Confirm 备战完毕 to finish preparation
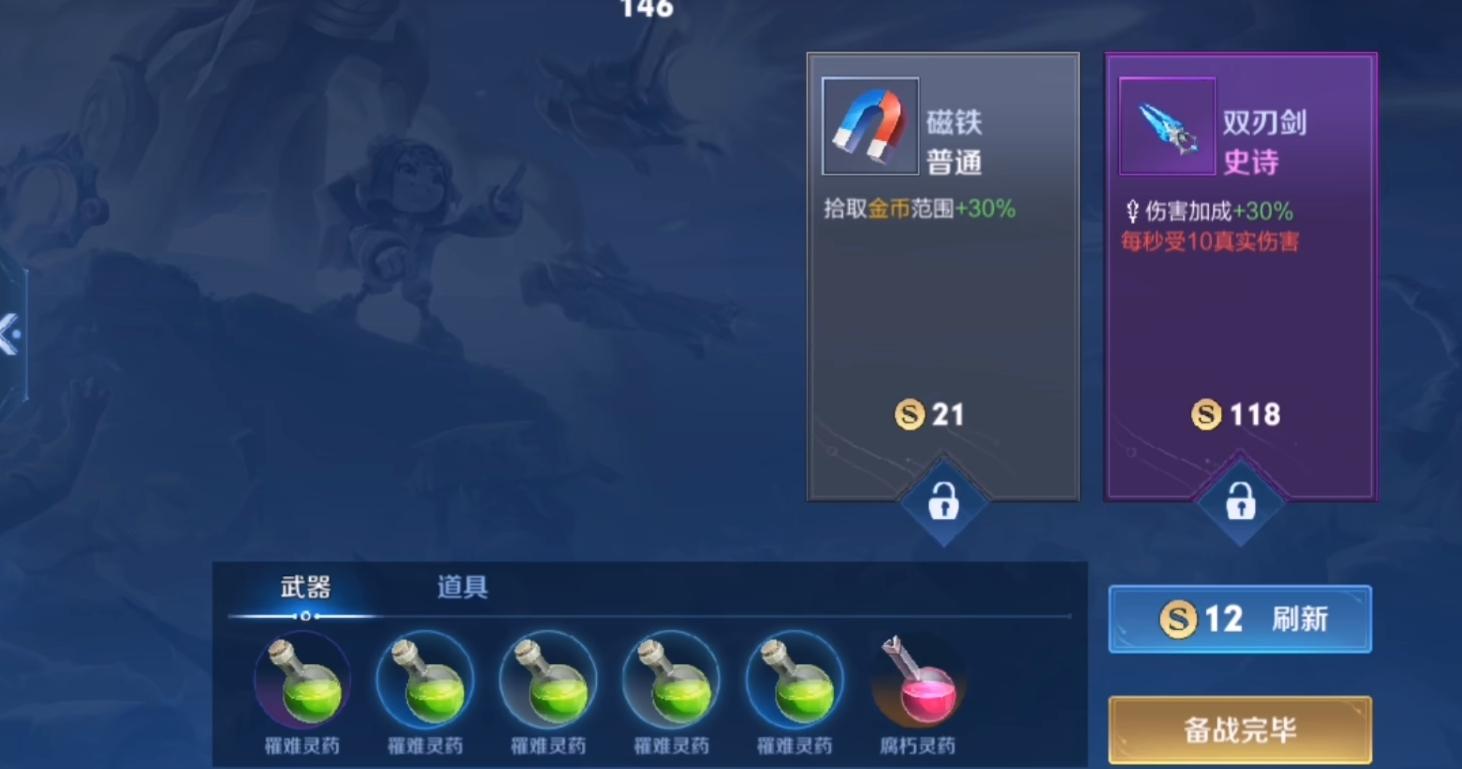 [x=1239, y=731]
